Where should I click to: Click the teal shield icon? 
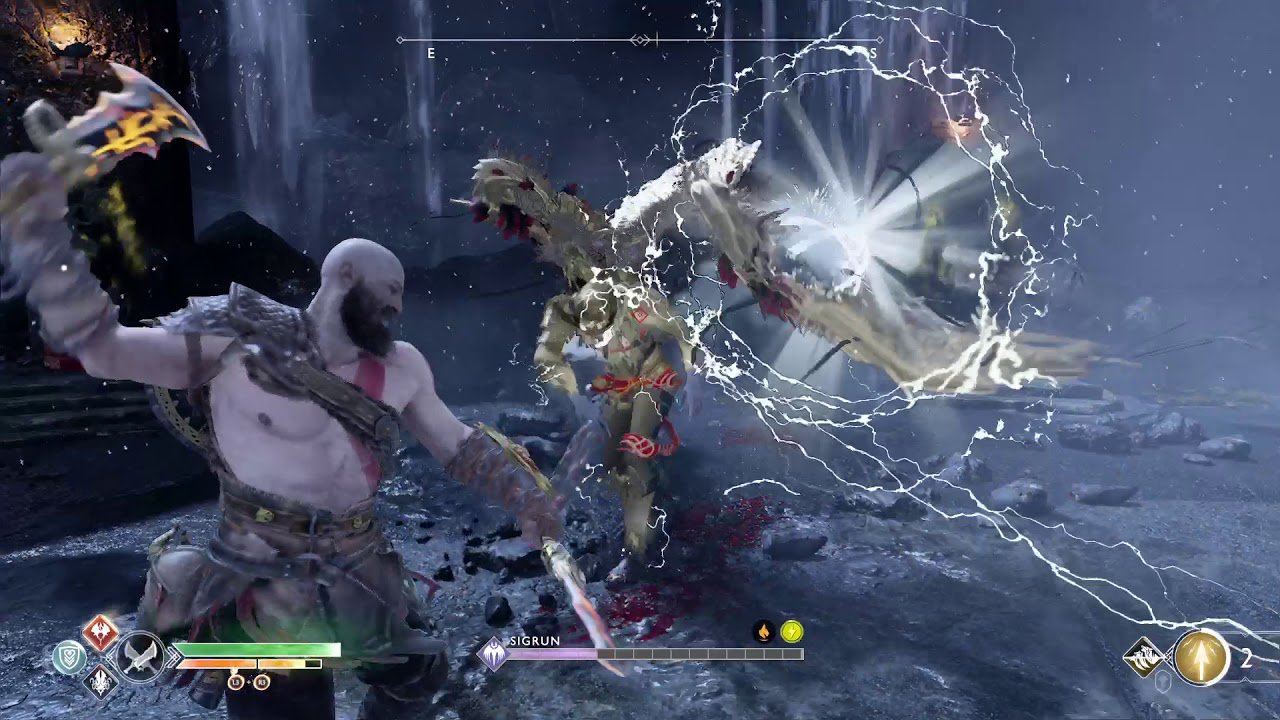click(x=69, y=657)
